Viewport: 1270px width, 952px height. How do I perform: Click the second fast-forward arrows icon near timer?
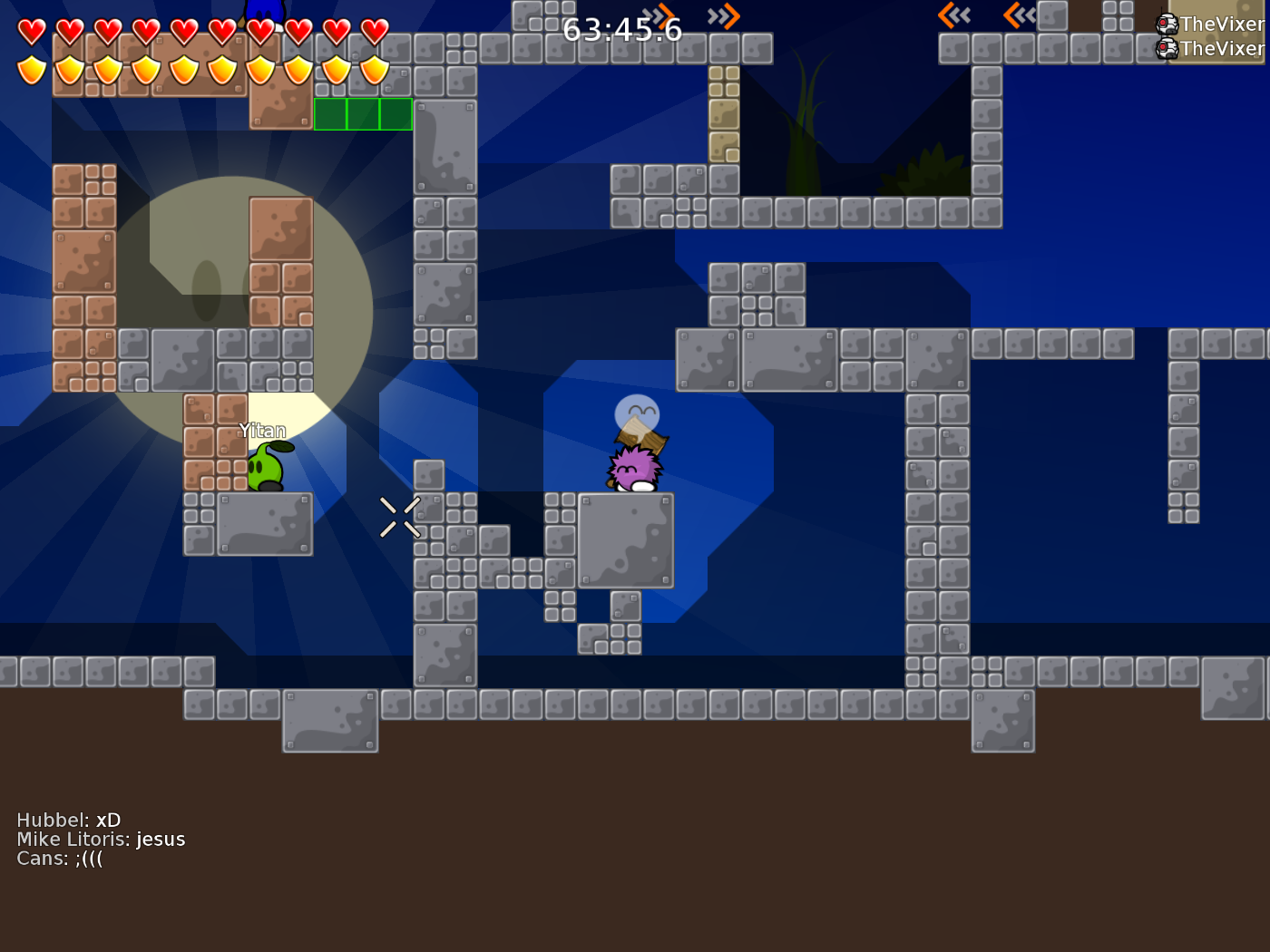(x=723, y=15)
